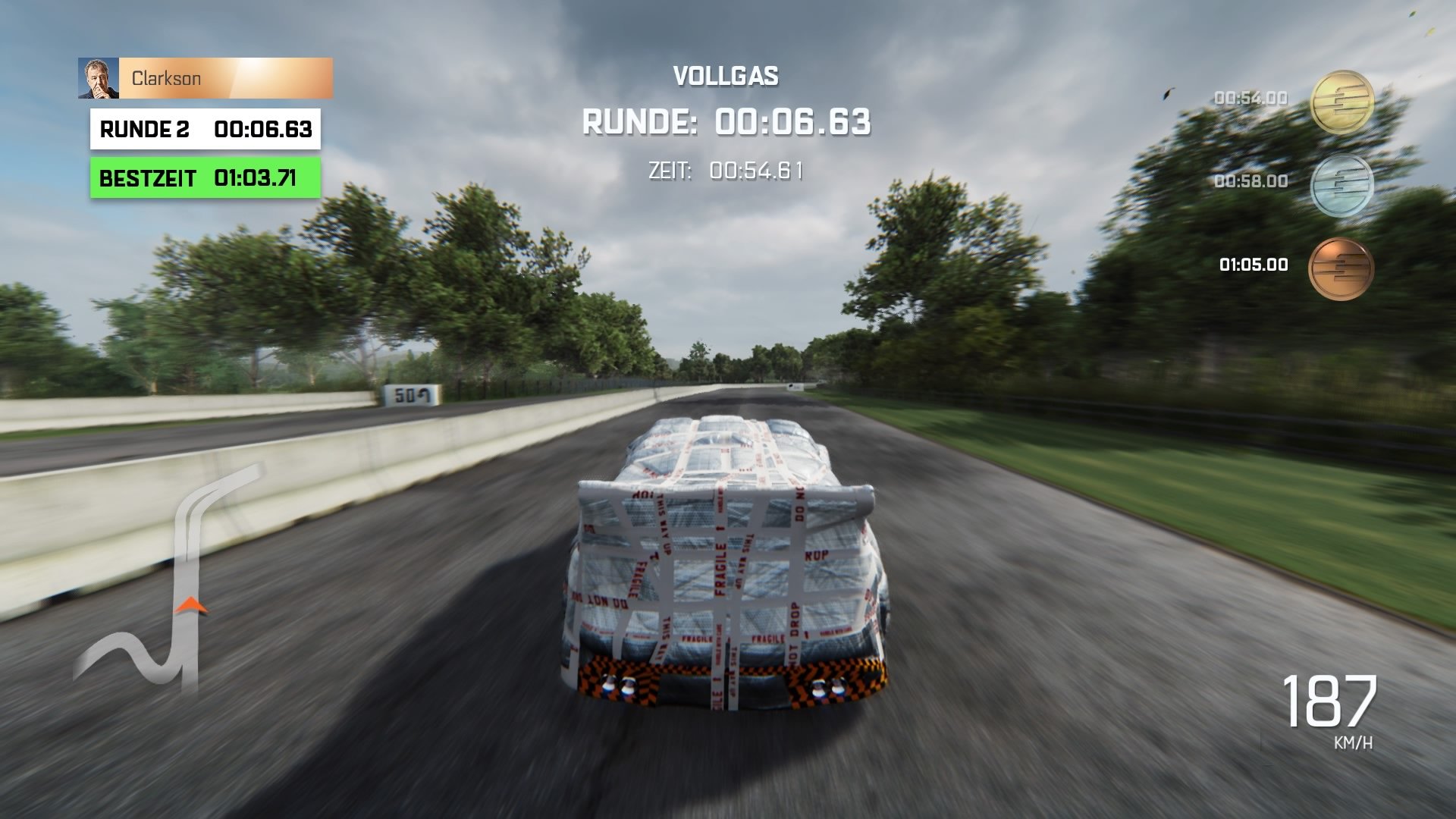Expand the RUNDE 2 lap timer panel

click(x=205, y=129)
